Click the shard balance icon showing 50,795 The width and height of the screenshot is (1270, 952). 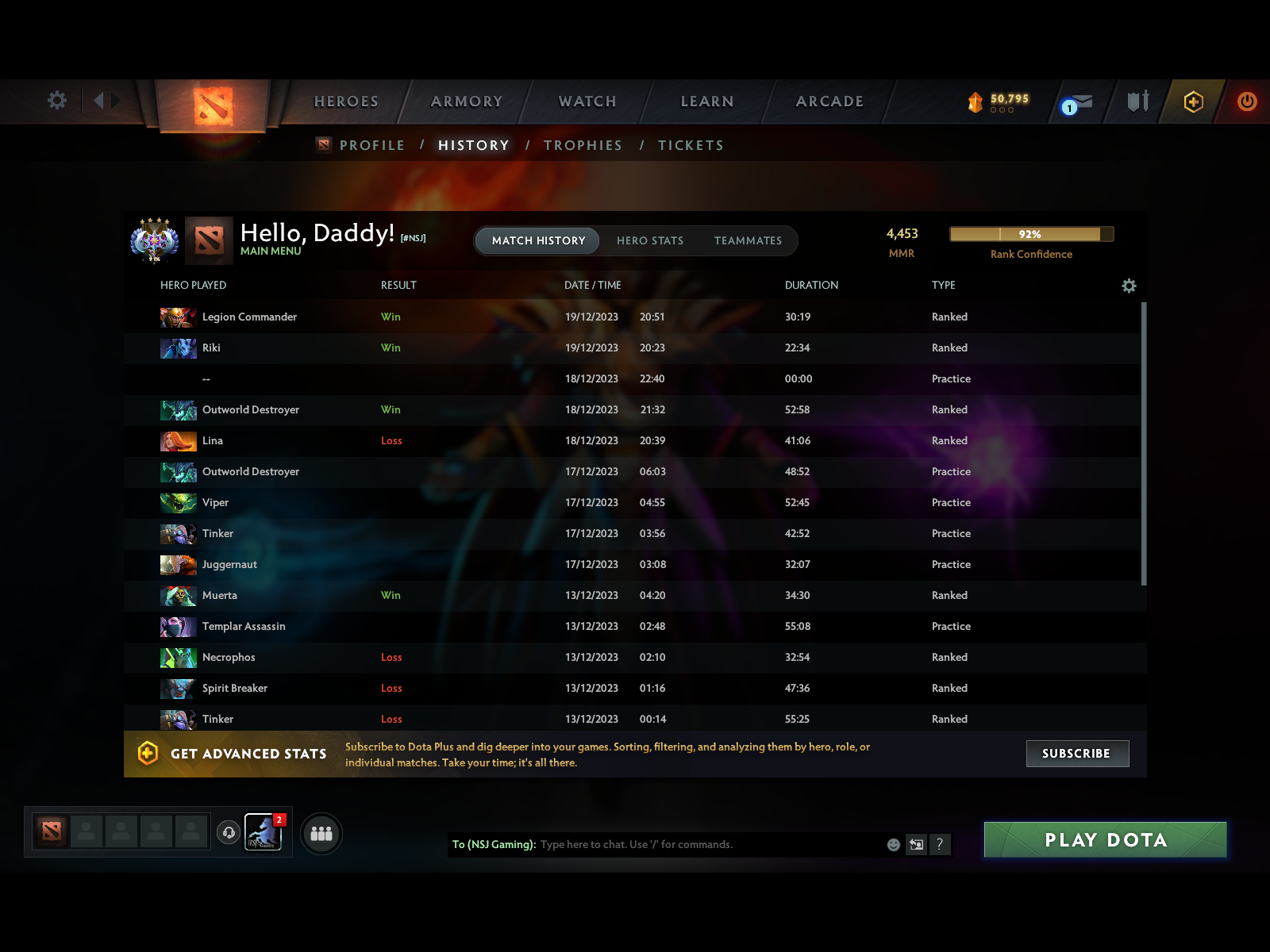[975, 100]
